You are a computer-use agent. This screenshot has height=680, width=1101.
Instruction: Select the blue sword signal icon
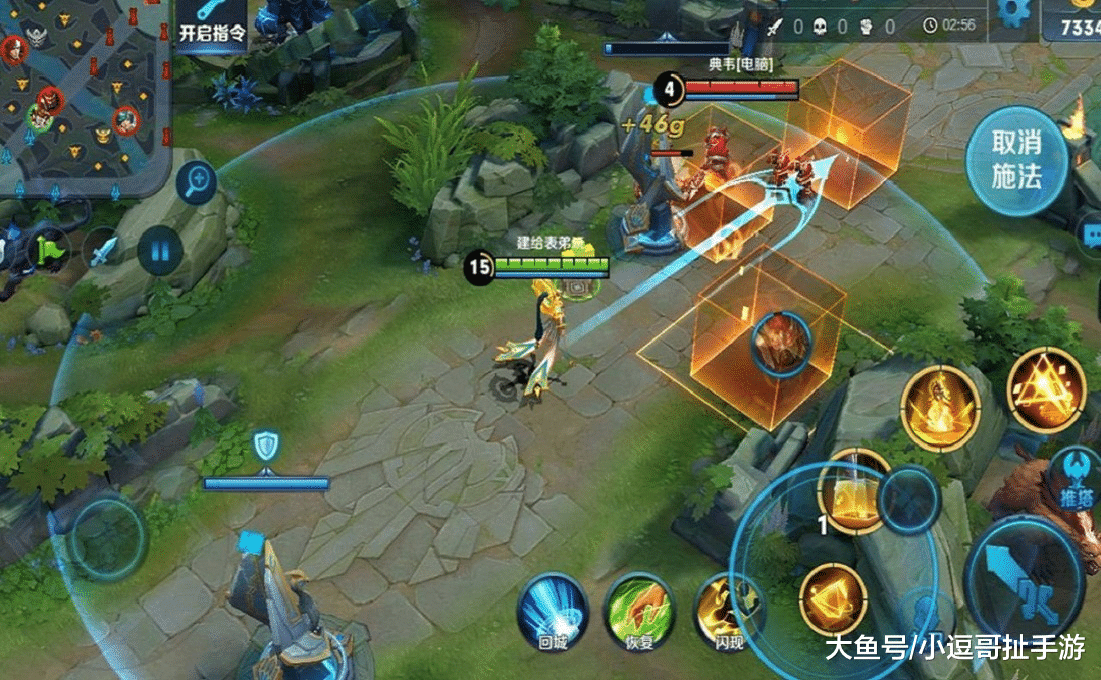click(x=103, y=249)
